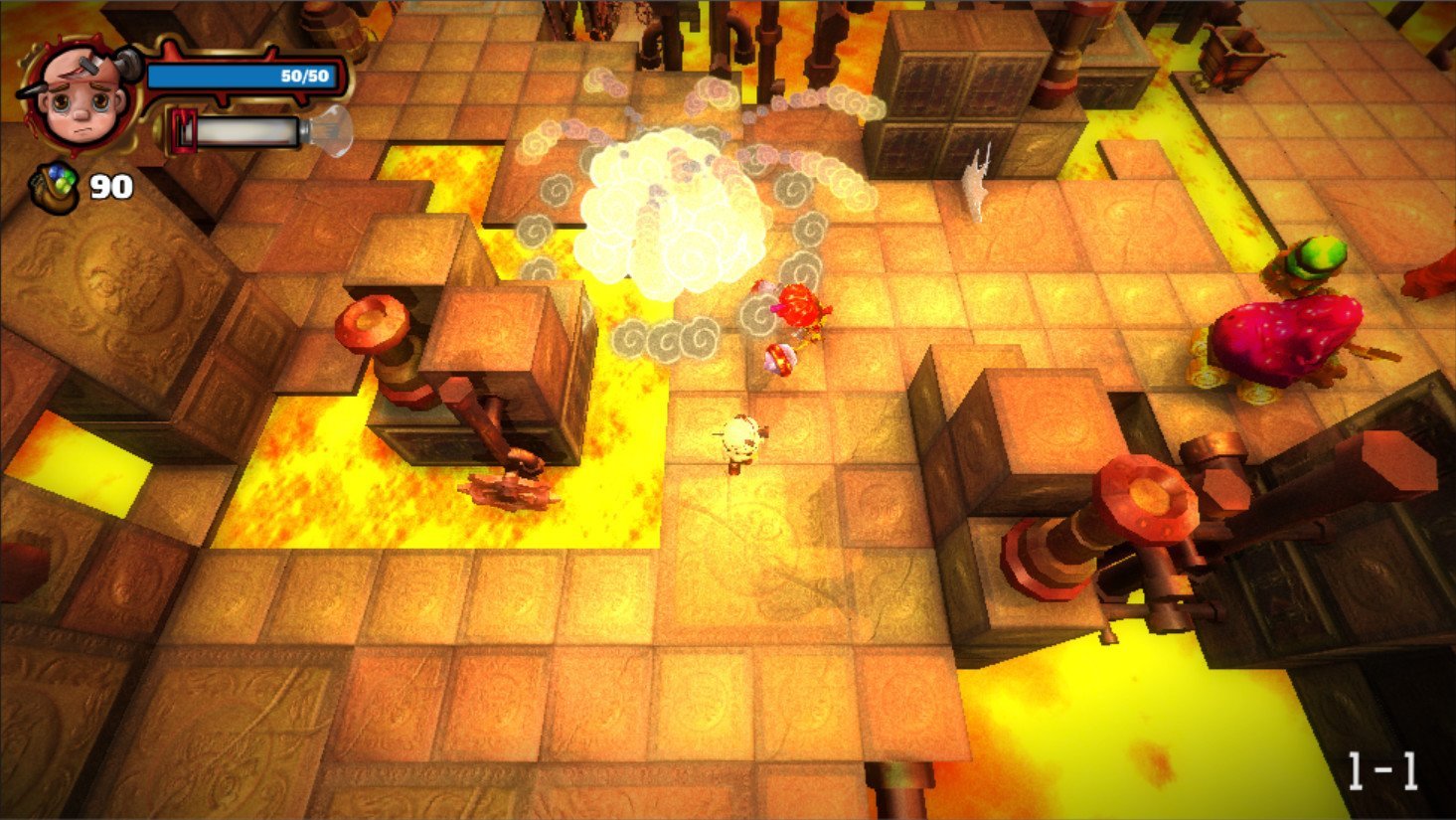Click the character portrait with the nail

click(x=79, y=92)
